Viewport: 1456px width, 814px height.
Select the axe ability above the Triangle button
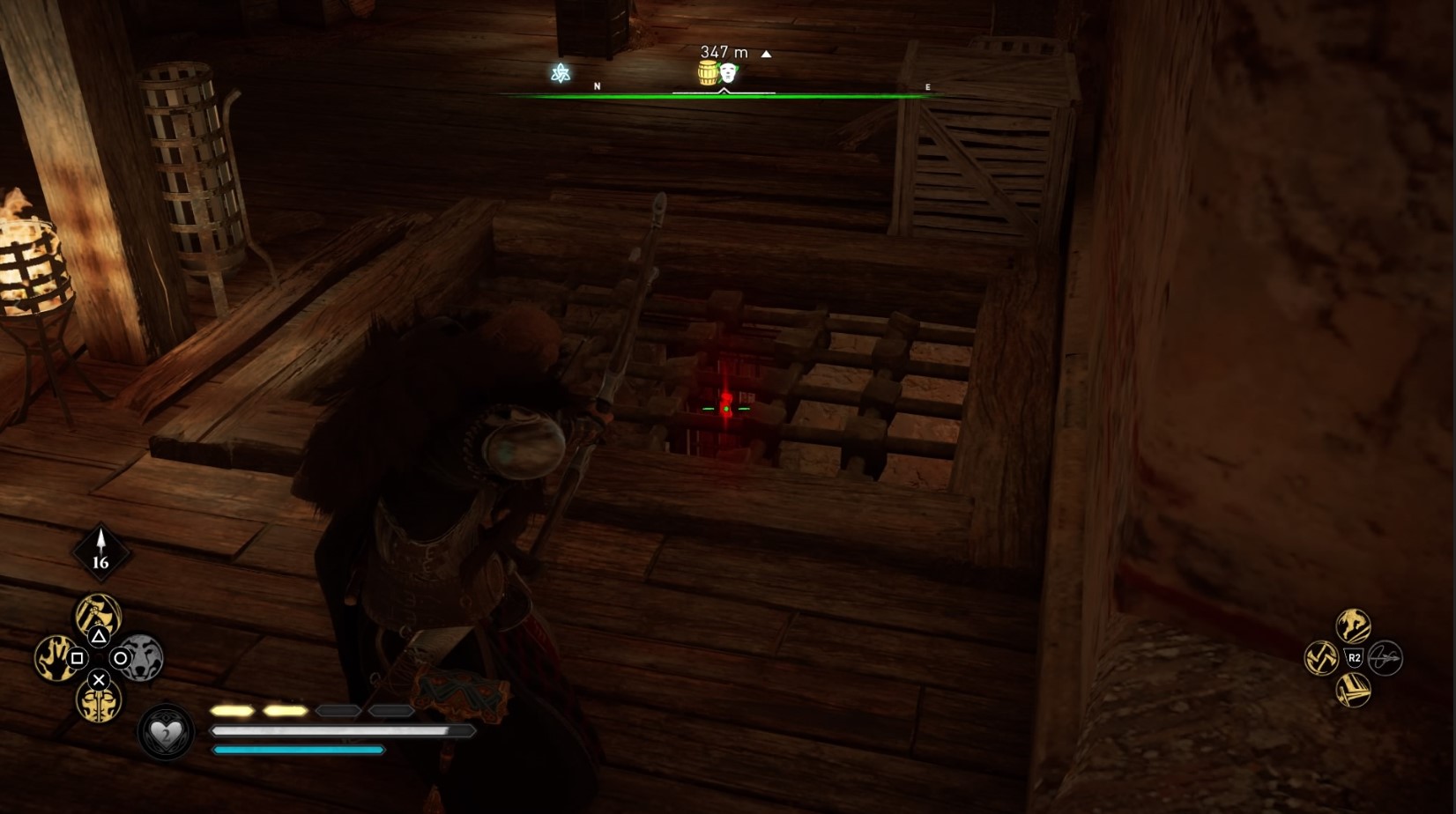pos(99,614)
